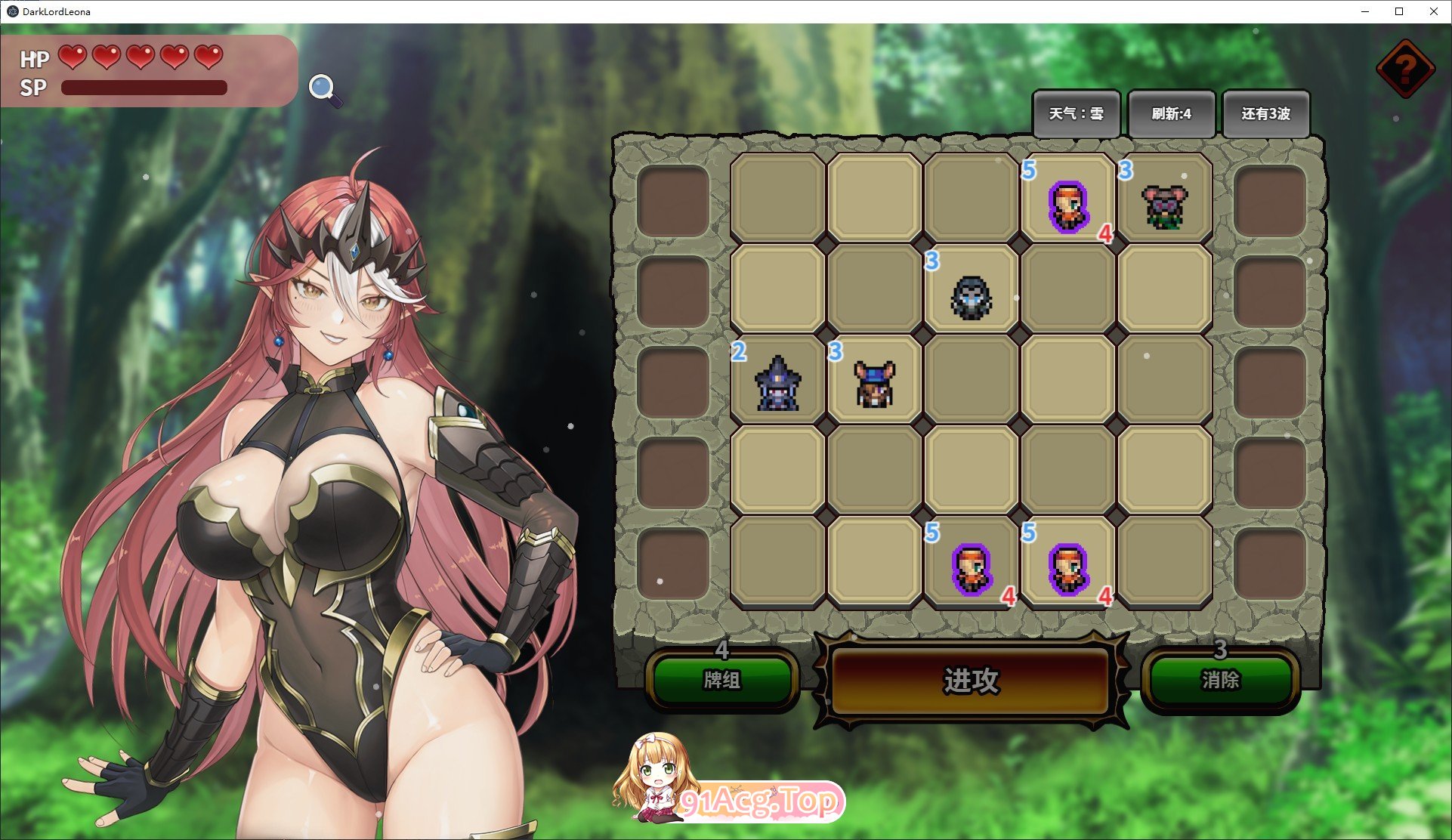This screenshot has height=840, width=1452.
Task: Use the 消除 eliminate button
Action: pos(1220,680)
